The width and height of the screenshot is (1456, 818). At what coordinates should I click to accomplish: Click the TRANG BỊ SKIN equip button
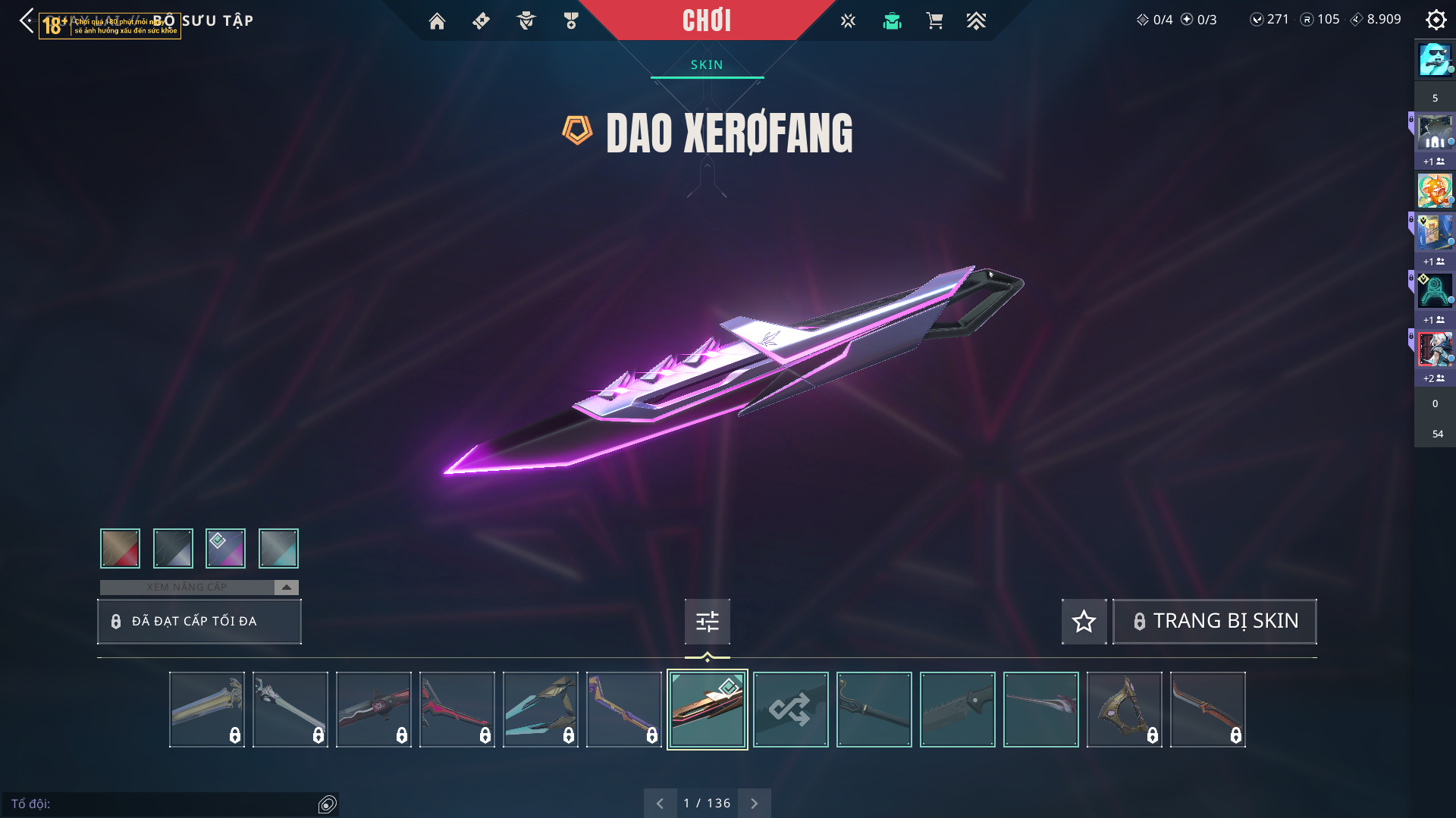pos(1215,622)
